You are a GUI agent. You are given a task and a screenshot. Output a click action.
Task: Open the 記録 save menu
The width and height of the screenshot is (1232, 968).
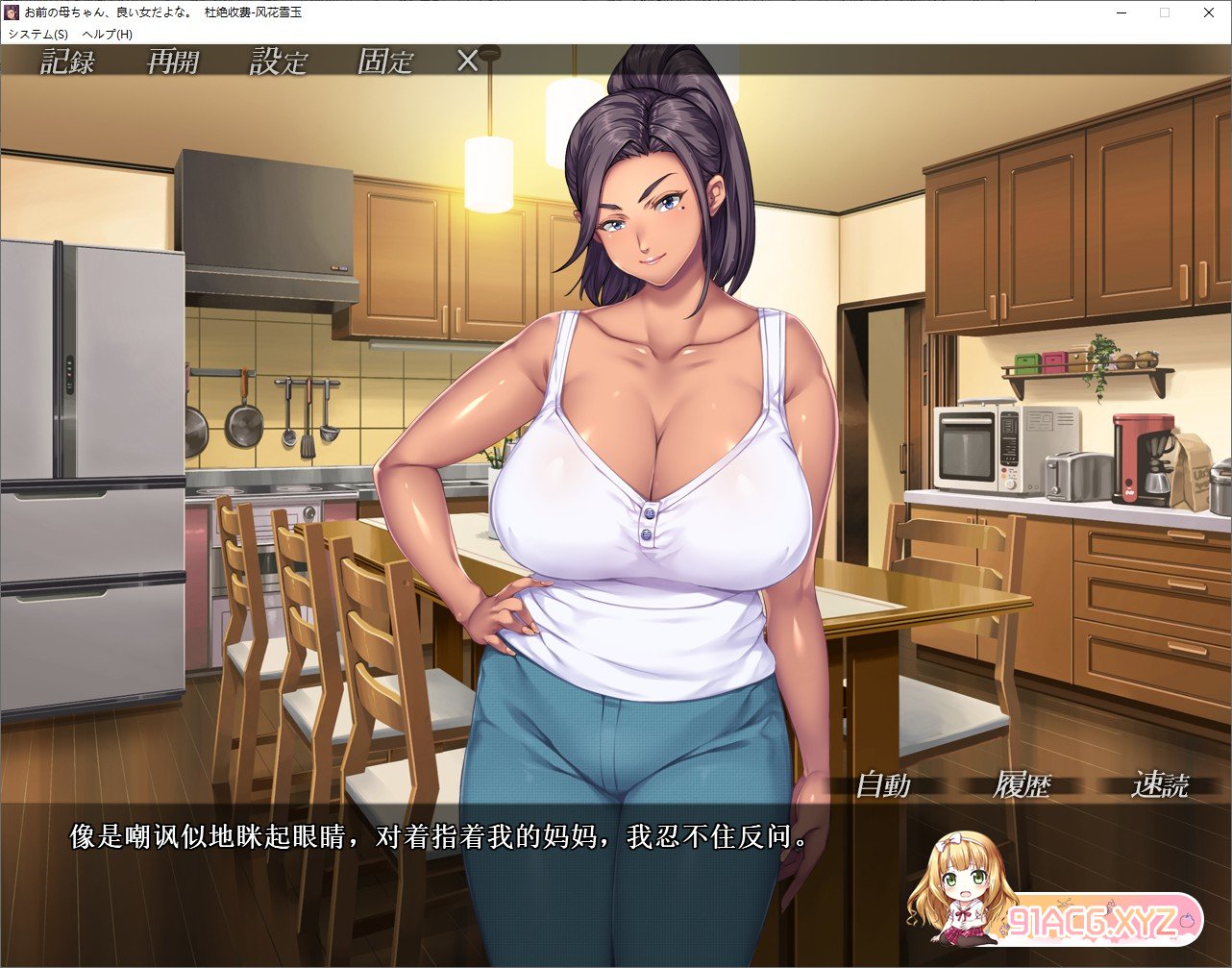67,62
